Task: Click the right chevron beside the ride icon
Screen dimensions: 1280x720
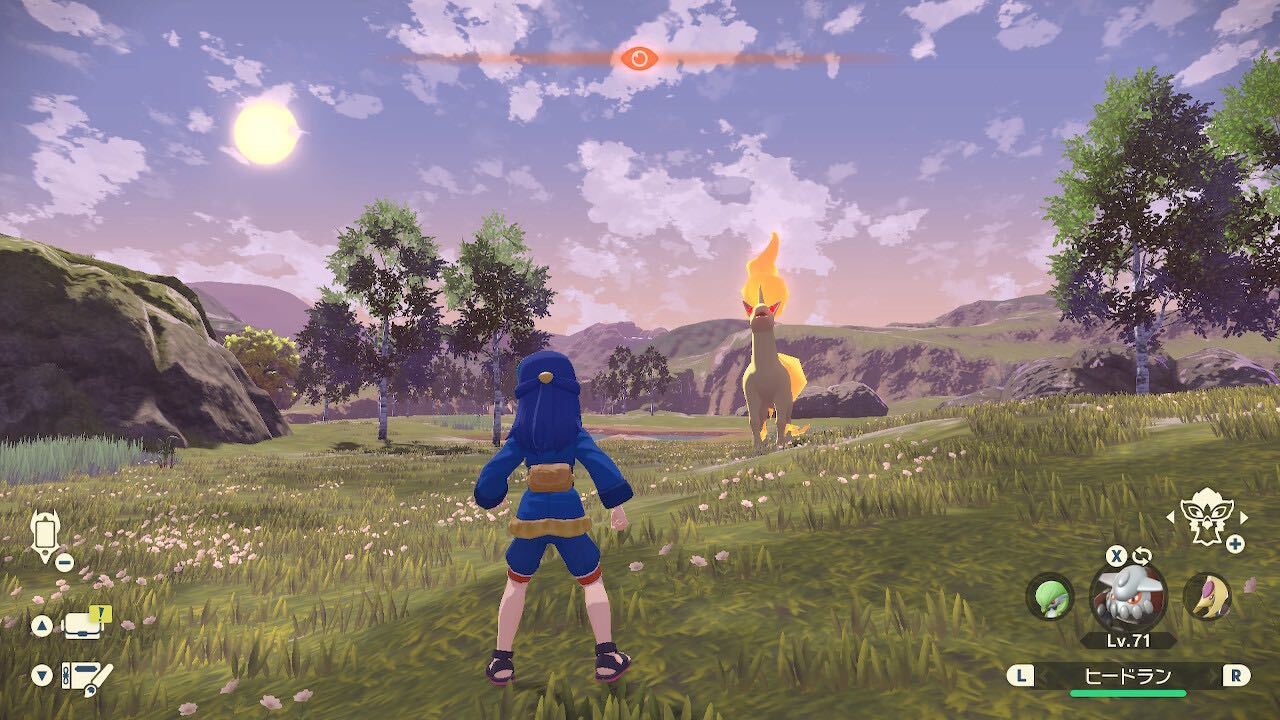Action: tap(1243, 518)
